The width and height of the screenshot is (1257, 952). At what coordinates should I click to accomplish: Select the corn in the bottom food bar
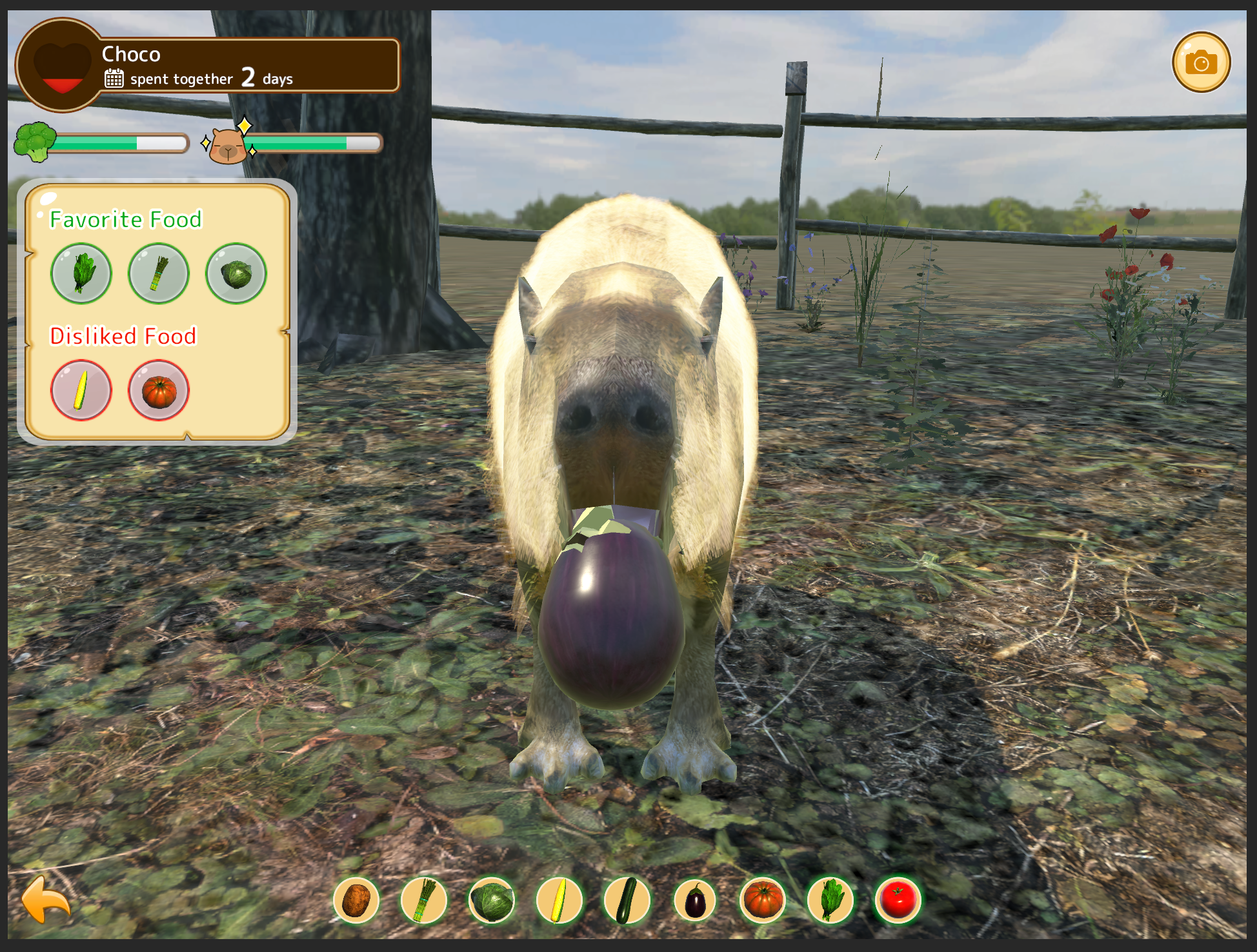pyautogui.click(x=559, y=900)
